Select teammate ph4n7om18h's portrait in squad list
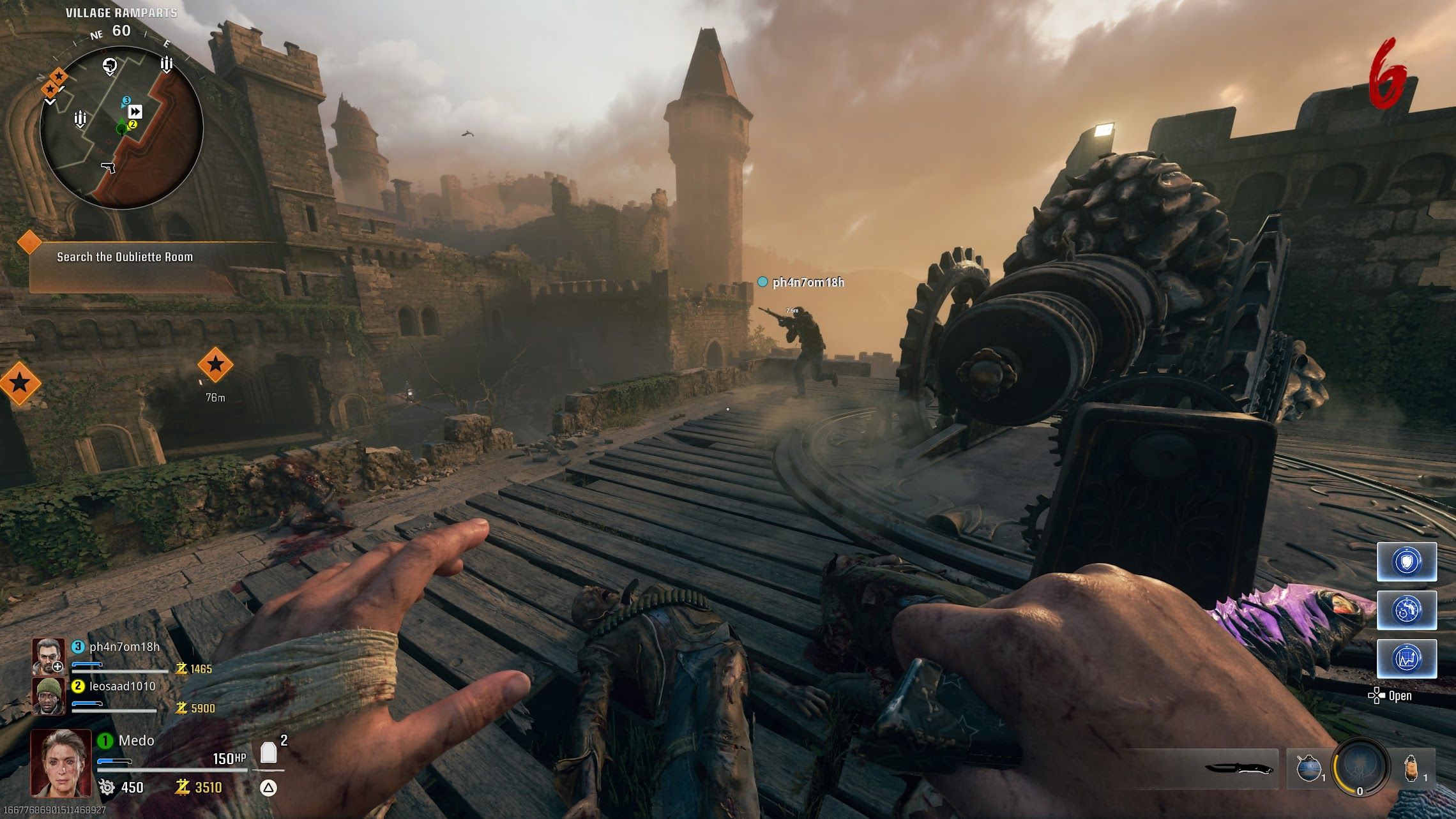The width and height of the screenshot is (1456, 819). click(49, 656)
